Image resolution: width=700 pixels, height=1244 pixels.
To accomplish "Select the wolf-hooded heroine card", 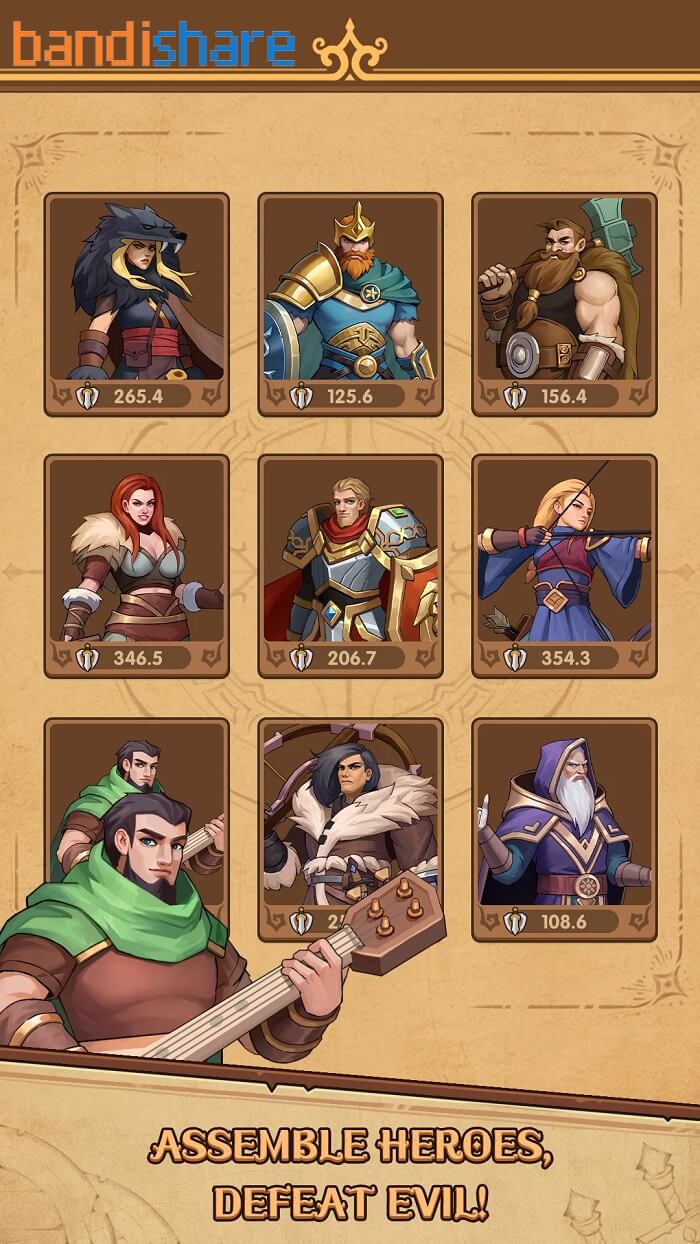I will 137,303.
